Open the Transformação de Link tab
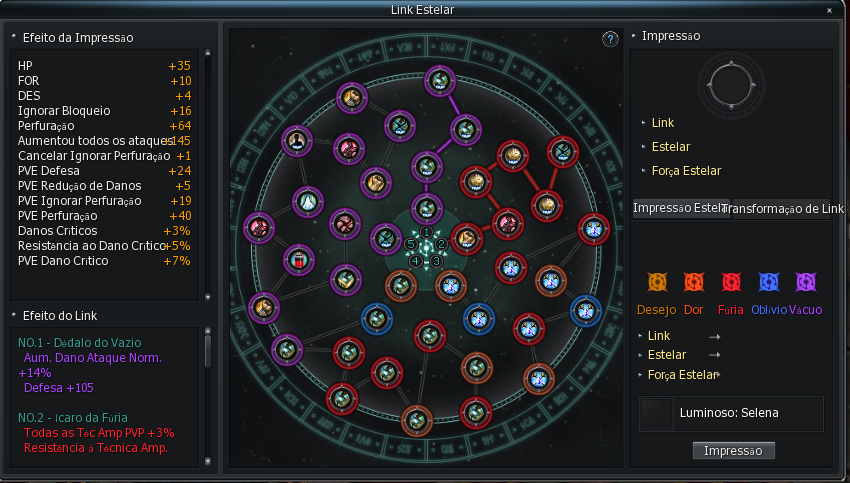This screenshot has width=850, height=483. coord(783,208)
